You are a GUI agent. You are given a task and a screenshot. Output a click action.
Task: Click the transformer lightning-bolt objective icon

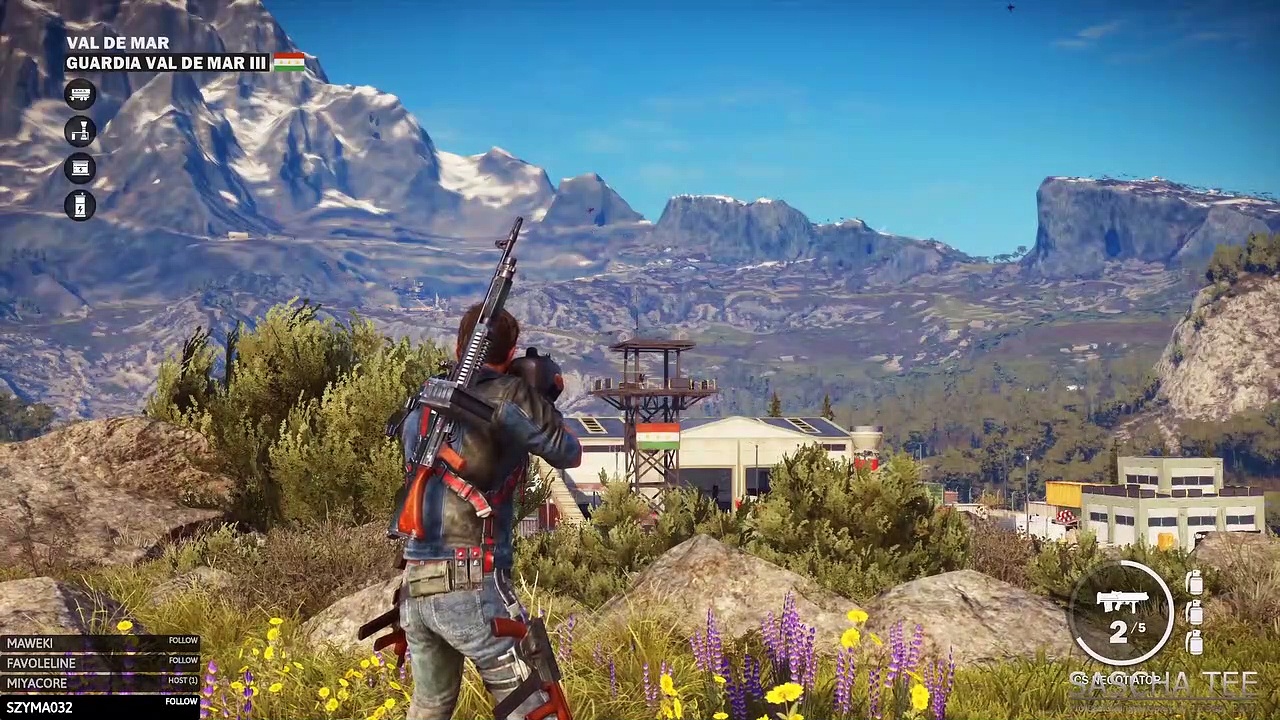click(x=80, y=205)
